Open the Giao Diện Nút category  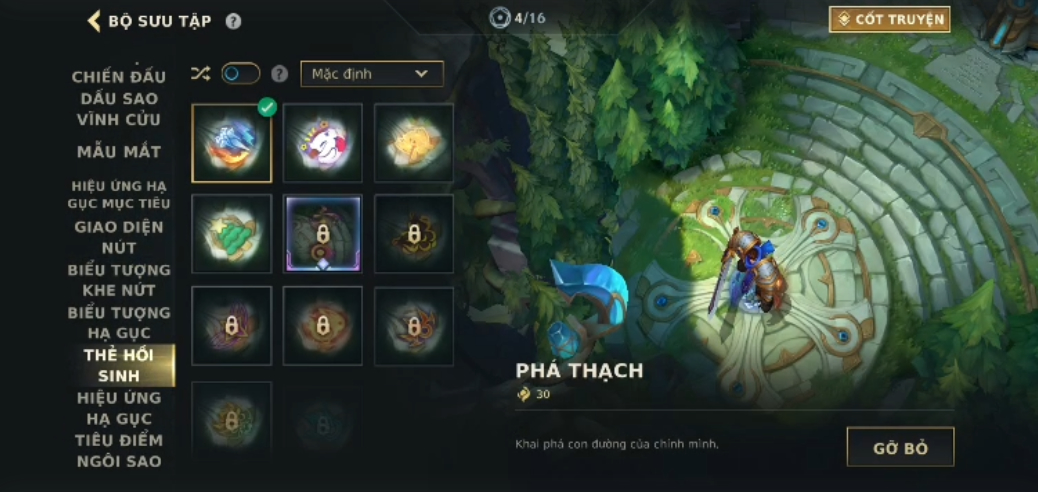119,237
